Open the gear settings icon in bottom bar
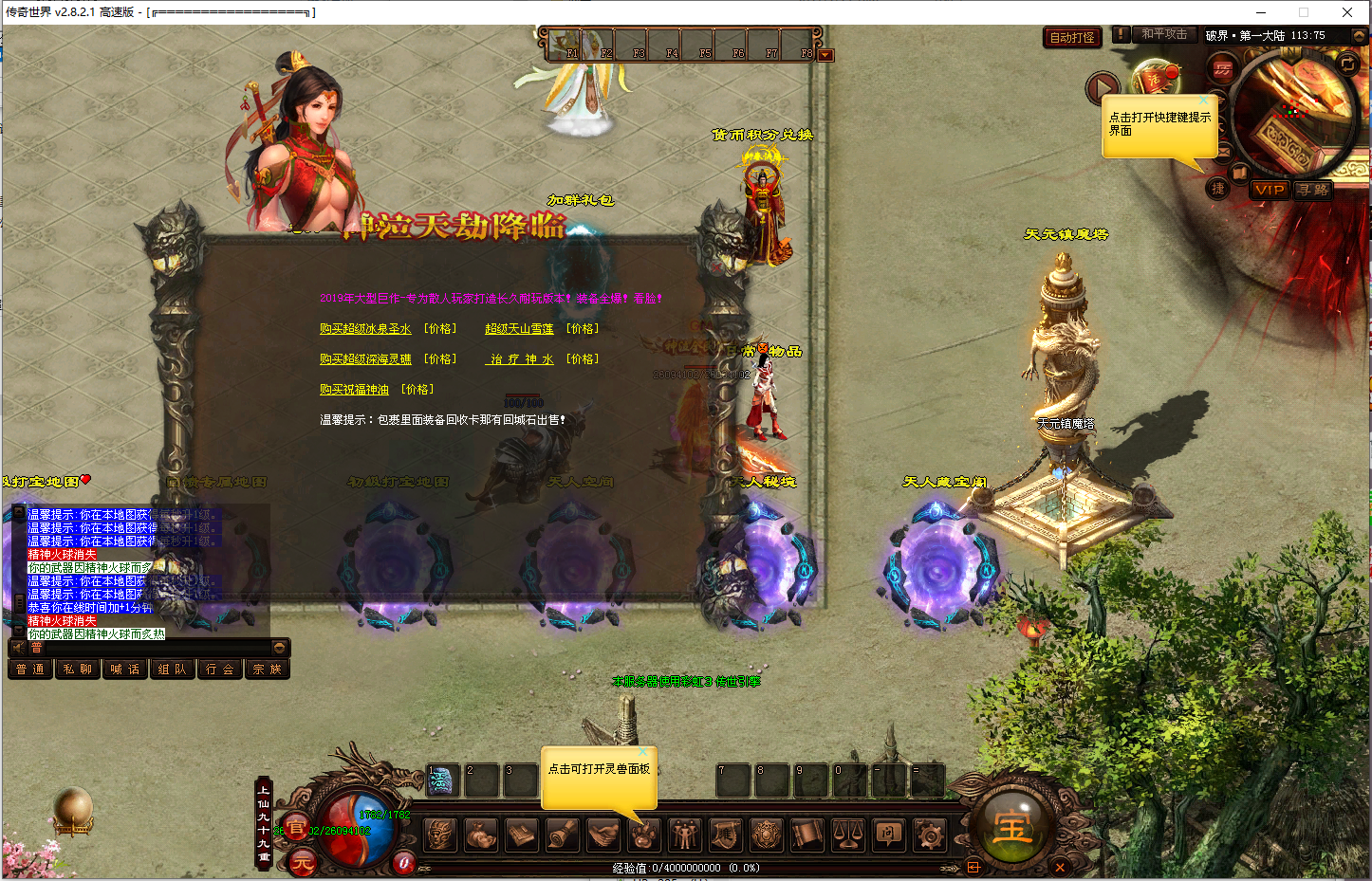 [x=929, y=835]
